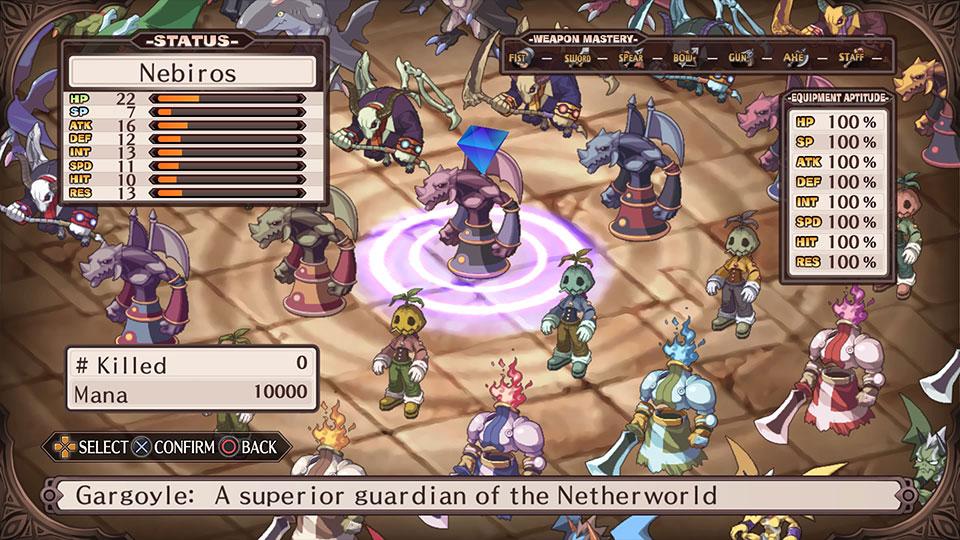
Task: Choose the Axe weapon mastery entry
Action: [795, 57]
